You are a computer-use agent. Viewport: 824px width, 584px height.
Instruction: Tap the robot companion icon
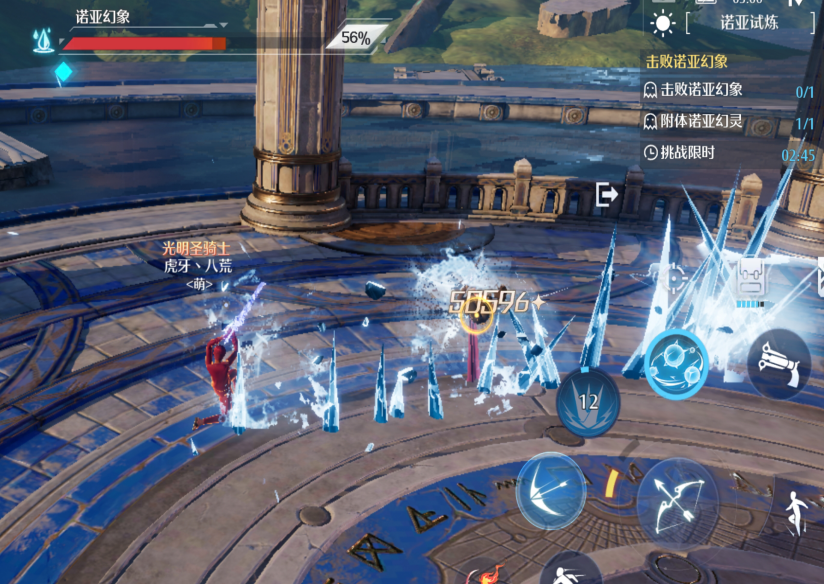pos(751,279)
